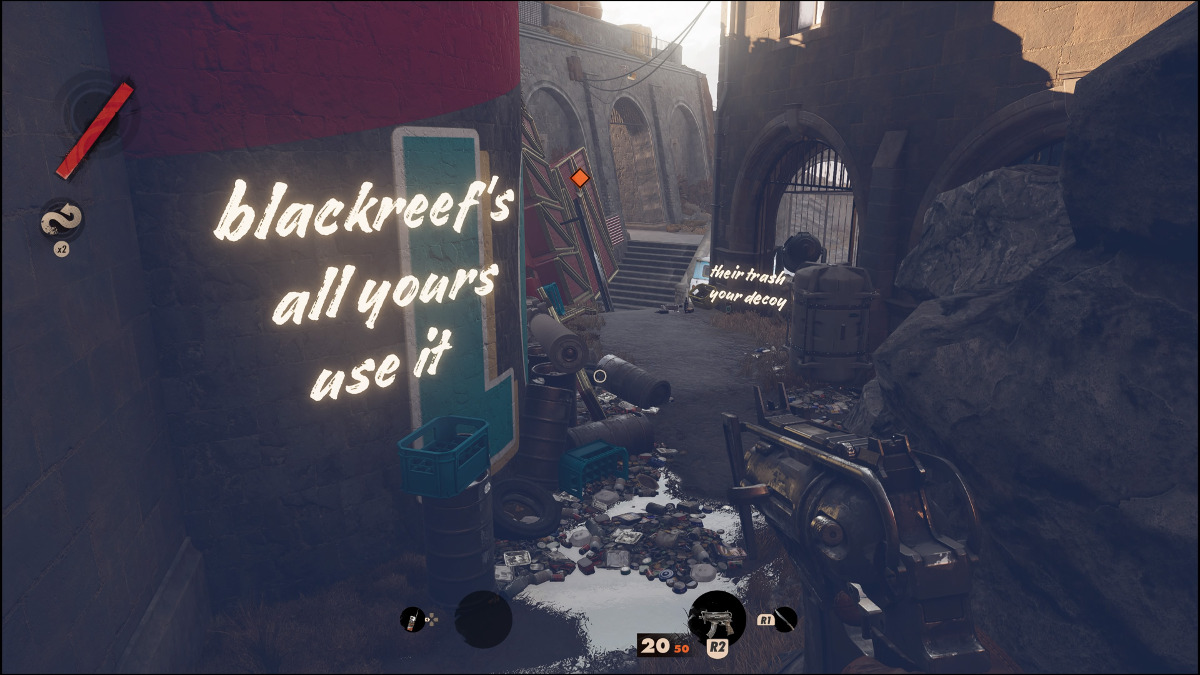Click the Reprise rewind icon
This screenshot has width=1200, height=675.
[x=61, y=220]
